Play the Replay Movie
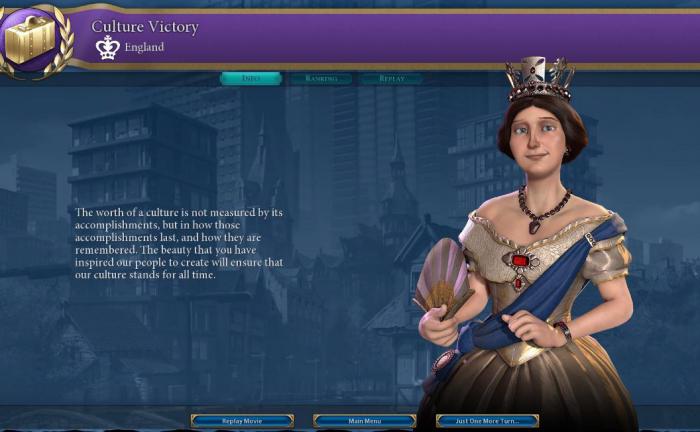 point(242,421)
